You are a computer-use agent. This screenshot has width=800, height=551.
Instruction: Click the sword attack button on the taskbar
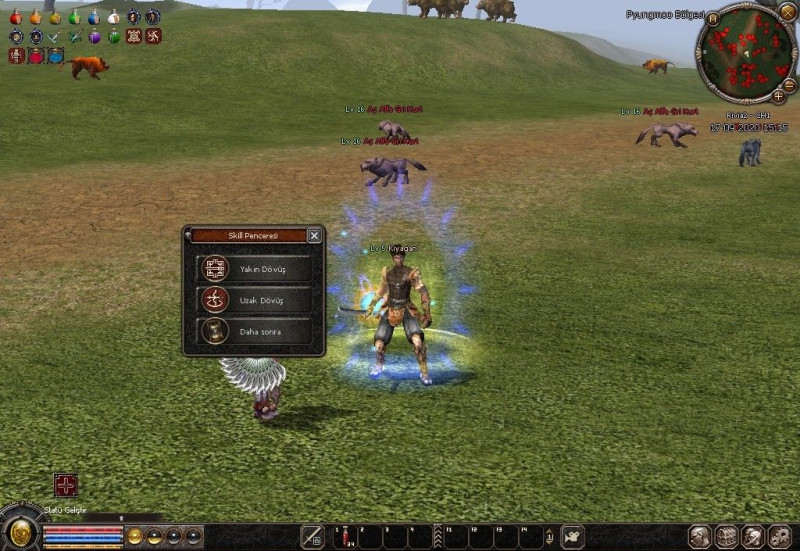point(312,536)
